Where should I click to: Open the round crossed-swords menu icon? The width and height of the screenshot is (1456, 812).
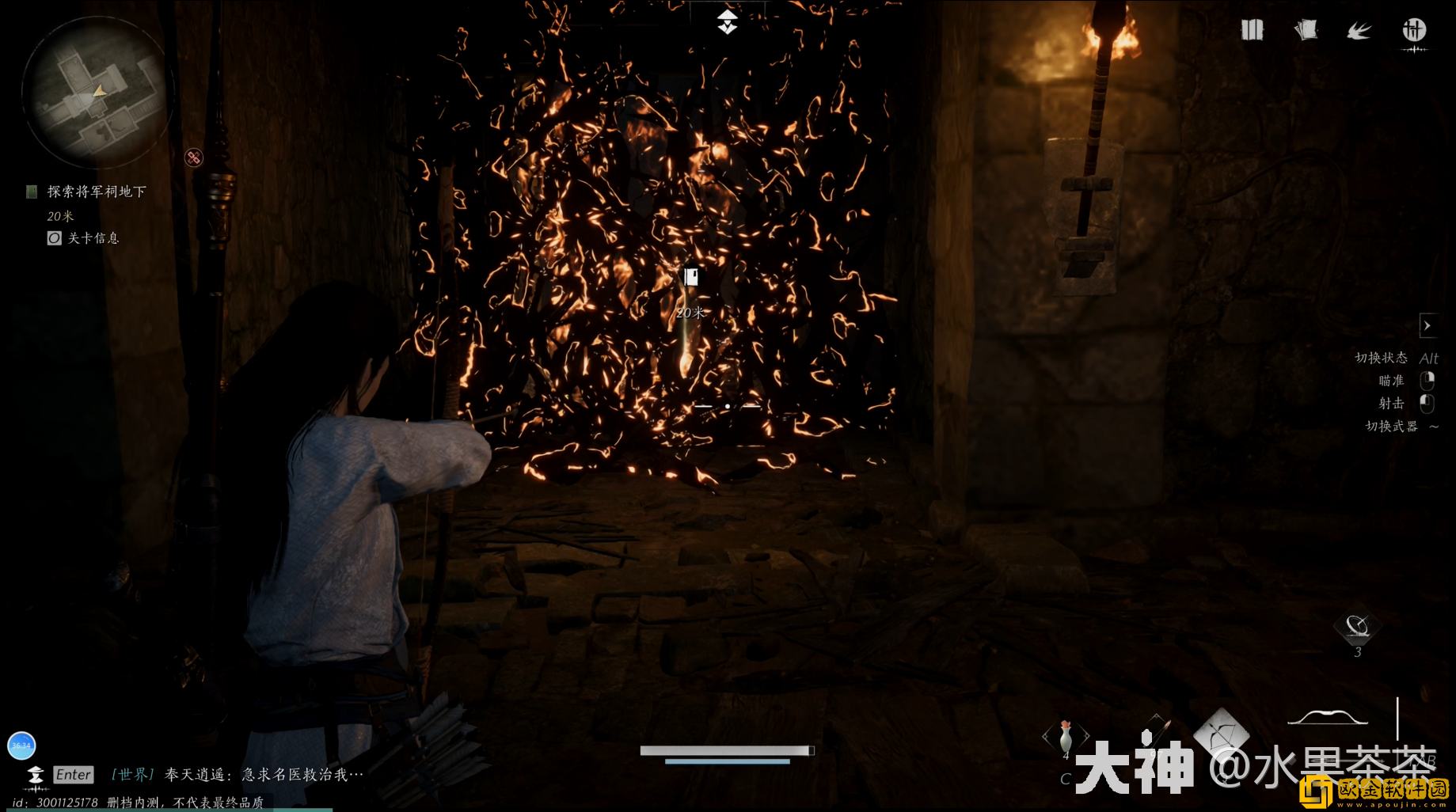click(x=1414, y=31)
